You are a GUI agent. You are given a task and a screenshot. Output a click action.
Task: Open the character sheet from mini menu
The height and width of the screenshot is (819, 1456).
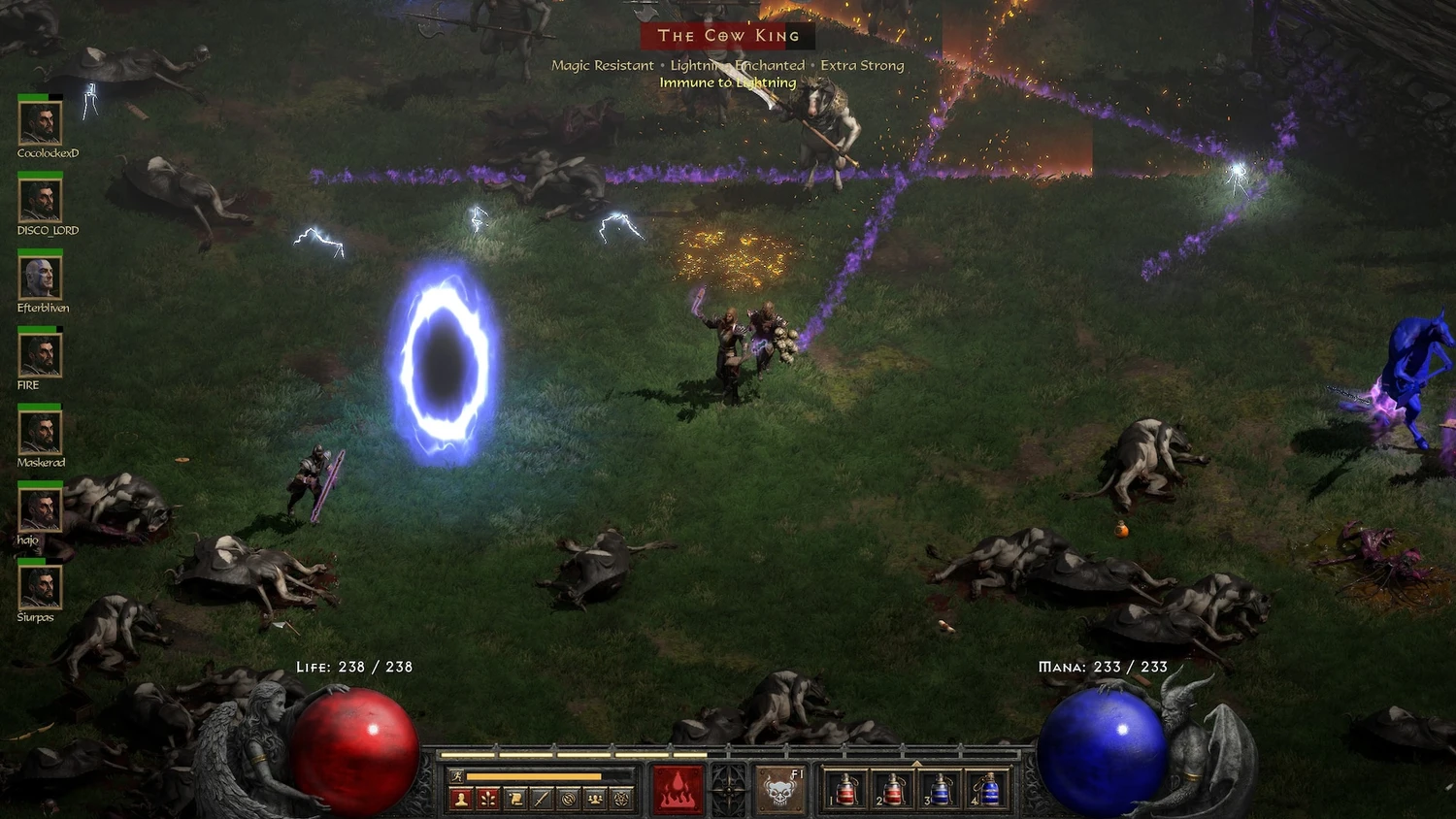461,799
